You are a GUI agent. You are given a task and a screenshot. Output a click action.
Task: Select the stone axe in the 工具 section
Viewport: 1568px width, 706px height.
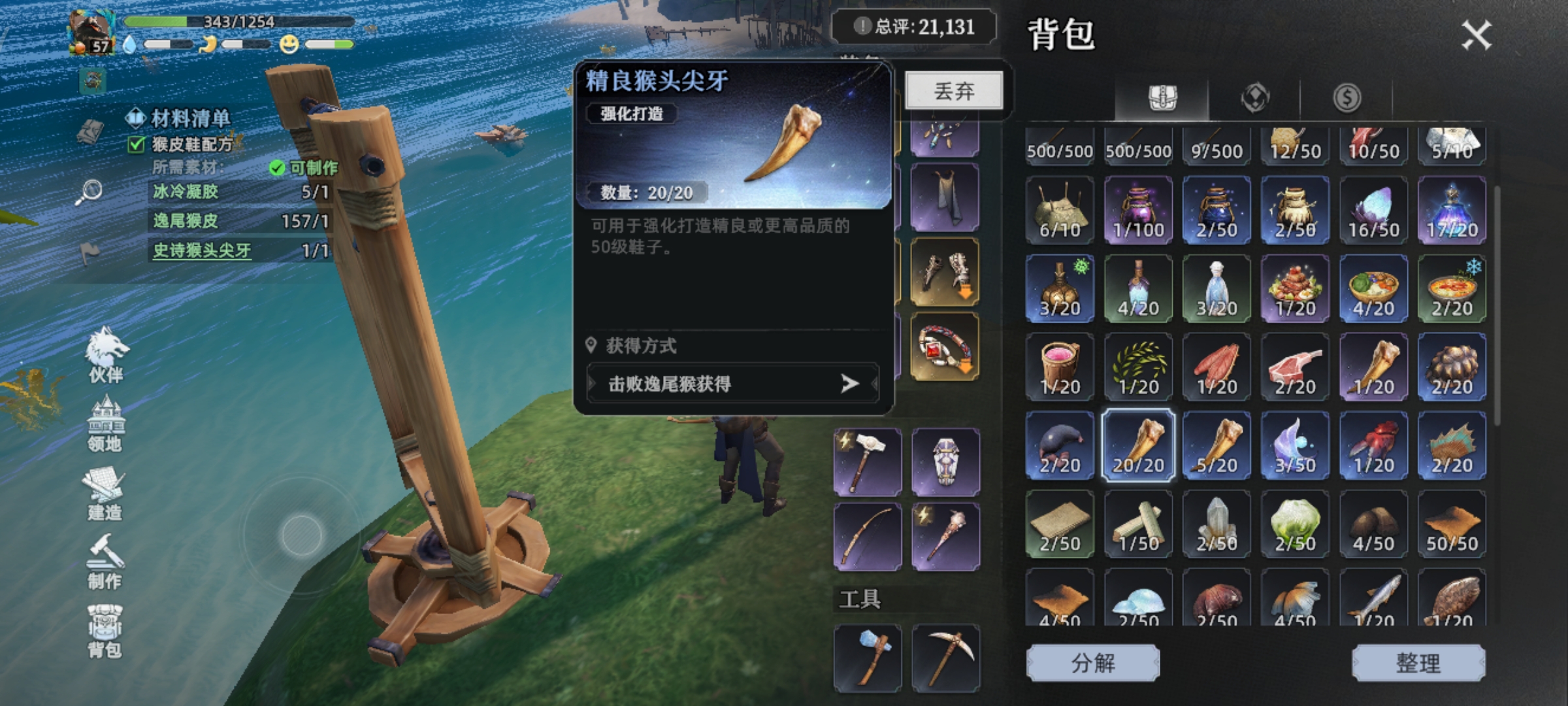click(x=867, y=657)
